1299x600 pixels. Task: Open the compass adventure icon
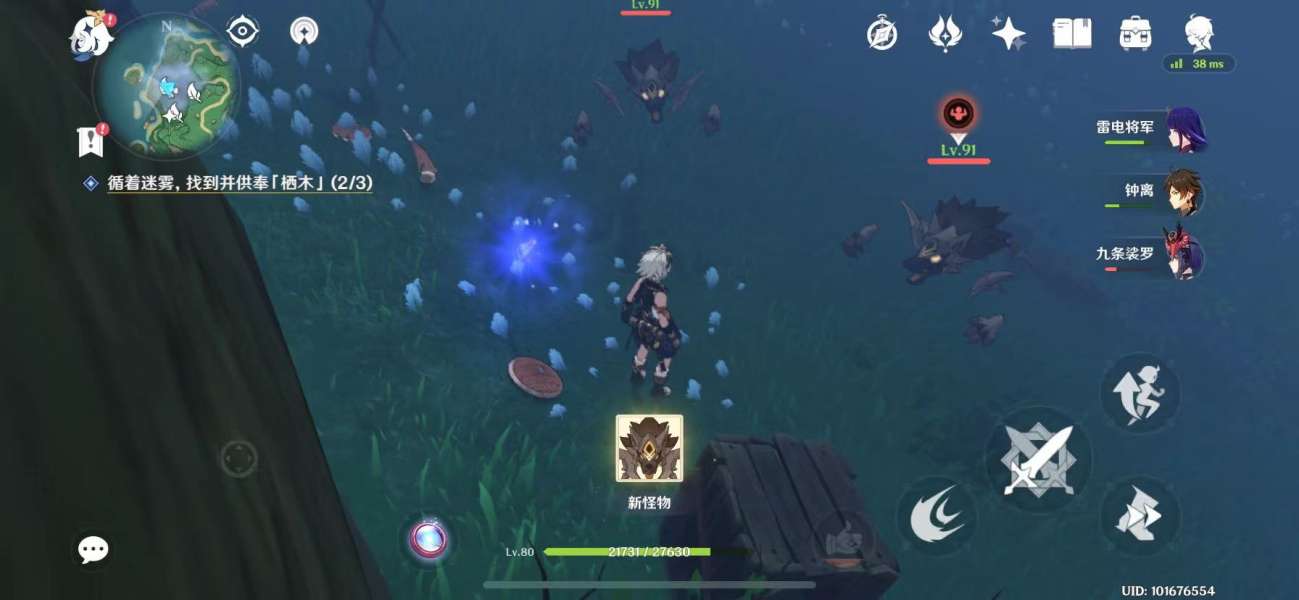[881, 34]
